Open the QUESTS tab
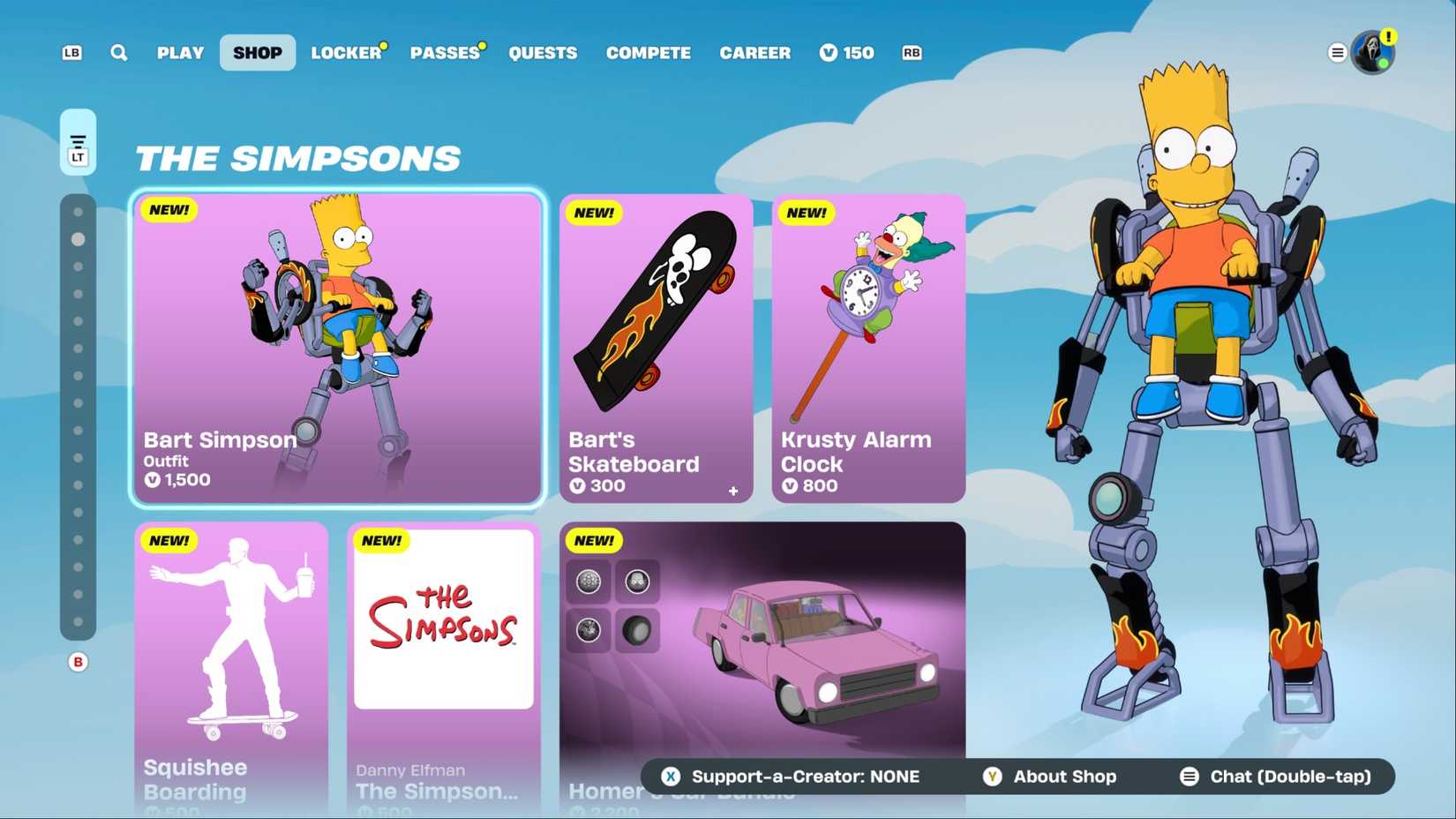The height and width of the screenshot is (819, 1456). coord(543,52)
